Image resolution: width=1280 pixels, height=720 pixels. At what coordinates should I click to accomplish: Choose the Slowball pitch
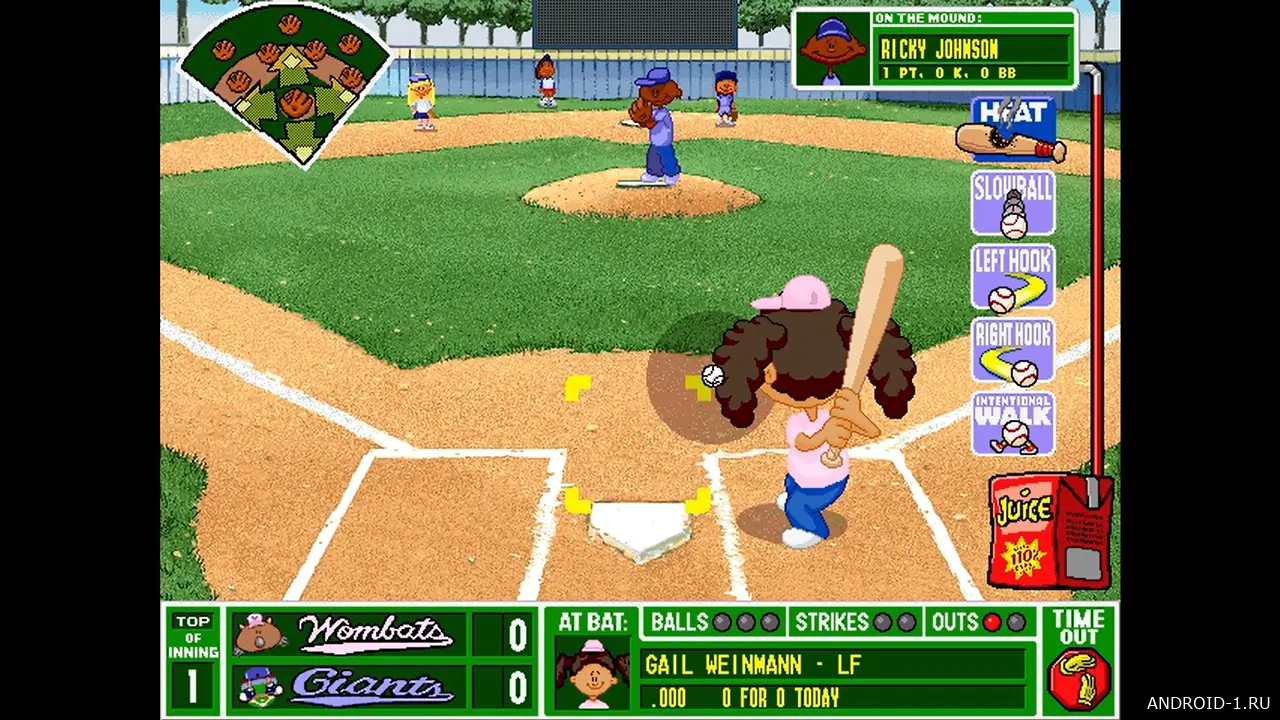pos(1013,203)
